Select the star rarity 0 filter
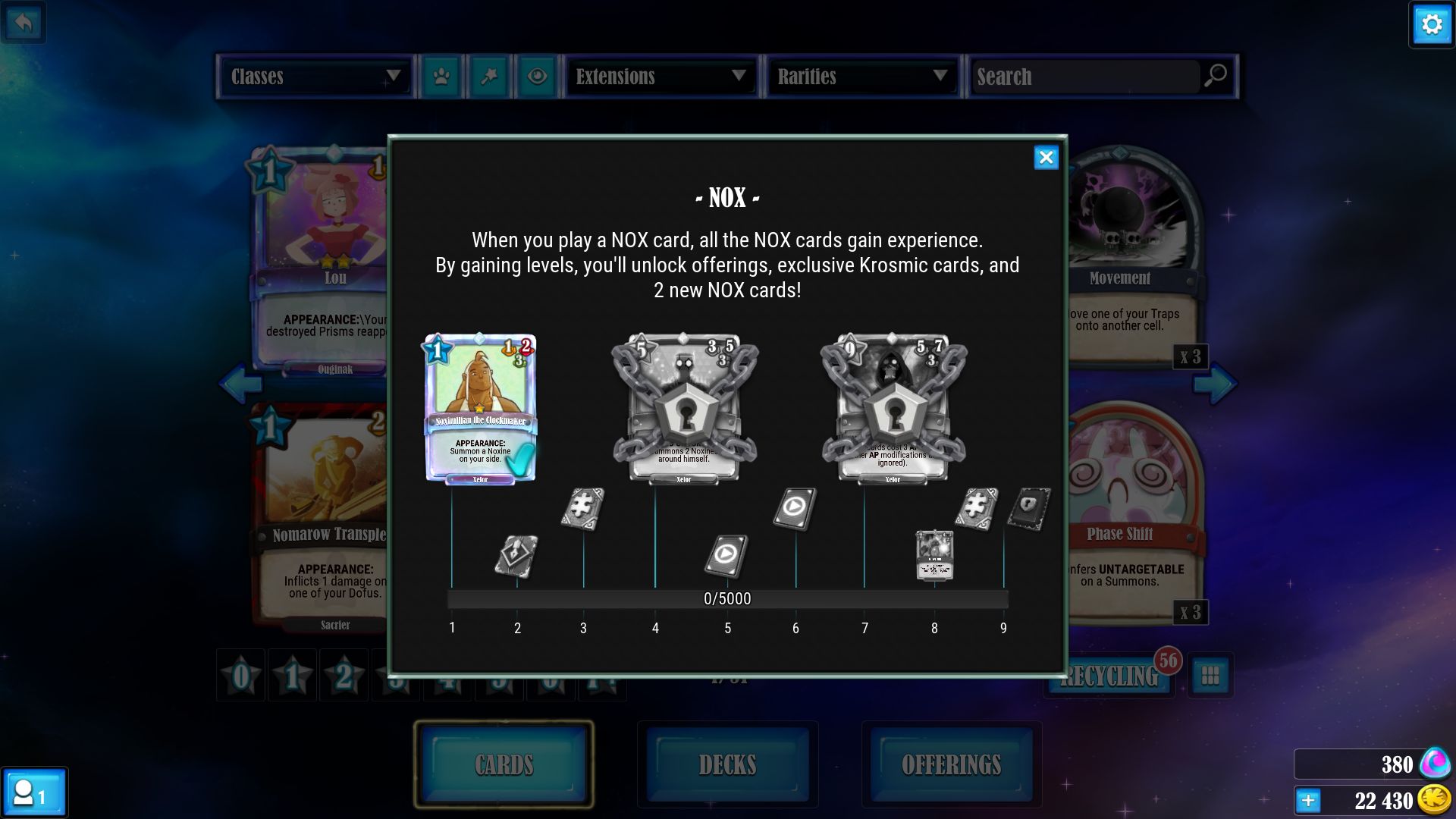The width and height of the screenshot is (1456, 819). point(240,674)
